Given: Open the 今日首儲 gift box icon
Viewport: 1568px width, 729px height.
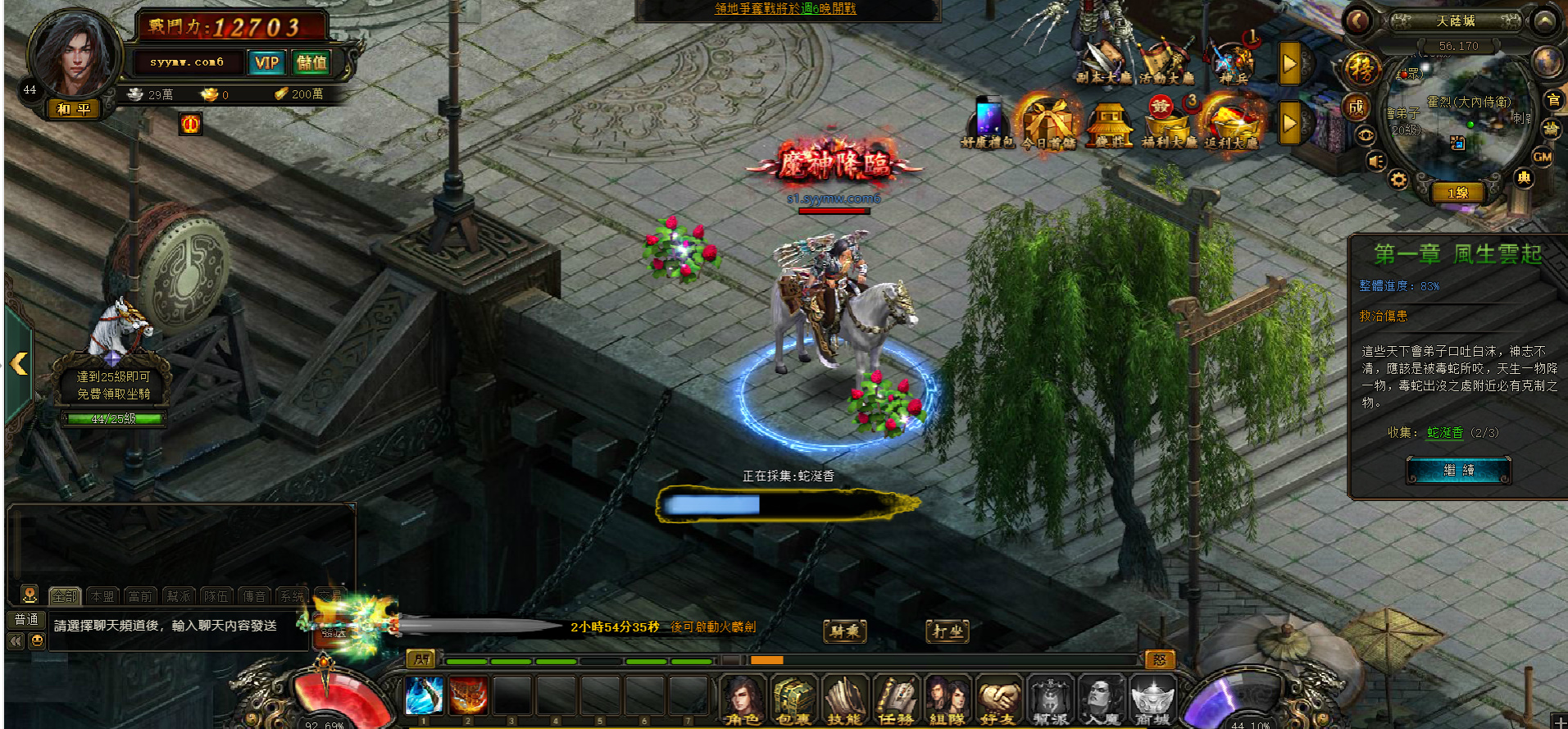Looking at the screenshot, I should (x=1048, y=125).
